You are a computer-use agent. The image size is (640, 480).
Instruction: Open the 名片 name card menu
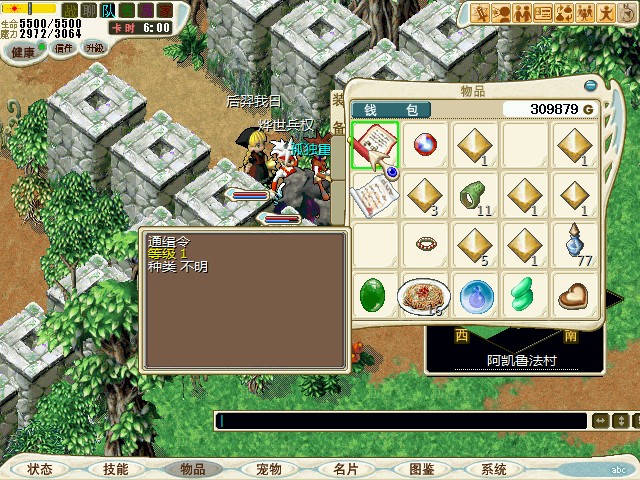tap(345, 469)
